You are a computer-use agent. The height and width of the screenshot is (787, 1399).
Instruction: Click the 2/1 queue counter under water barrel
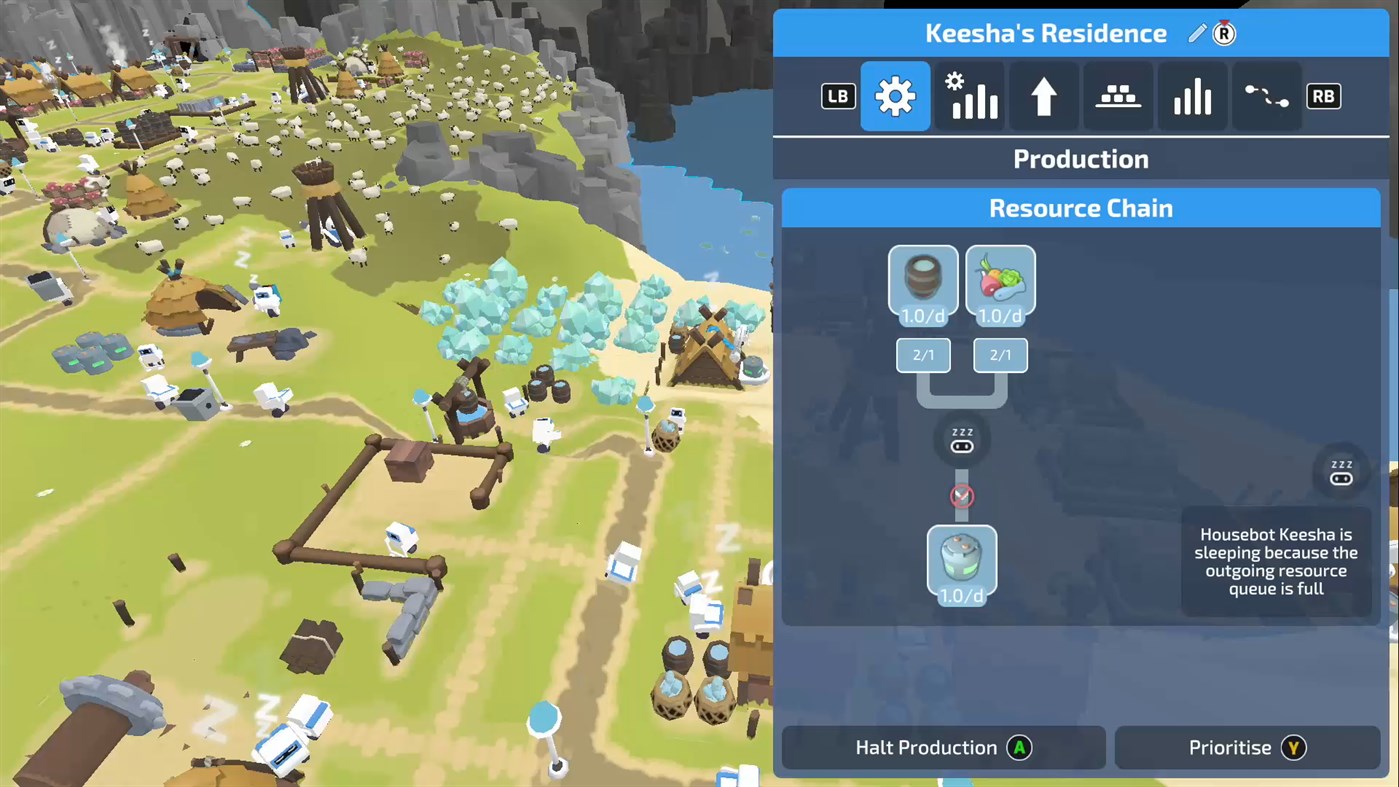[x=922, y=354]
